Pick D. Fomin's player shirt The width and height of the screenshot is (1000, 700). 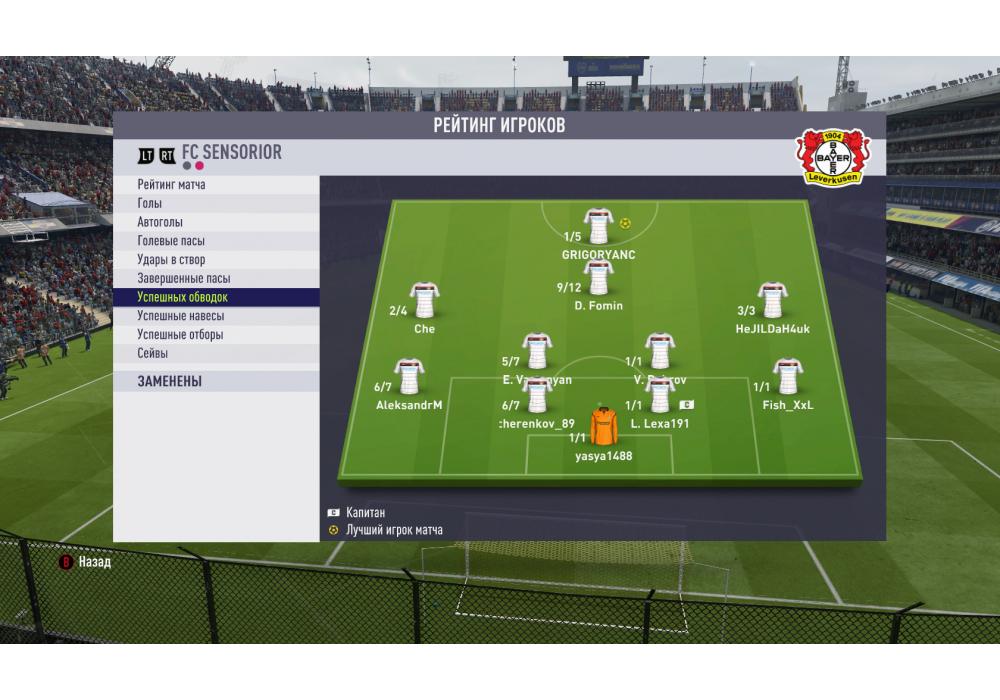click(x=598, y=277)
